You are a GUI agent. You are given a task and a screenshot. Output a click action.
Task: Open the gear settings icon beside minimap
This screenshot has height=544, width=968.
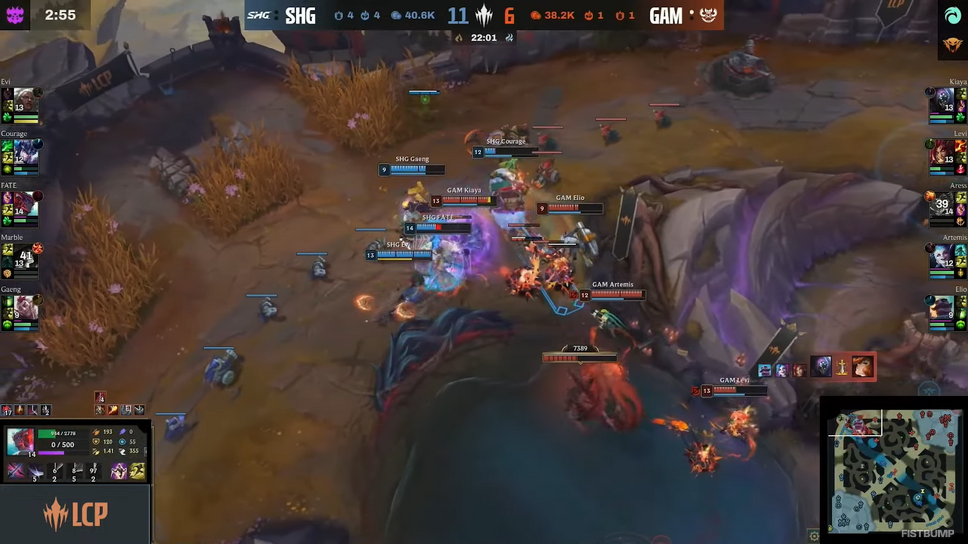[x=814, y=535]
